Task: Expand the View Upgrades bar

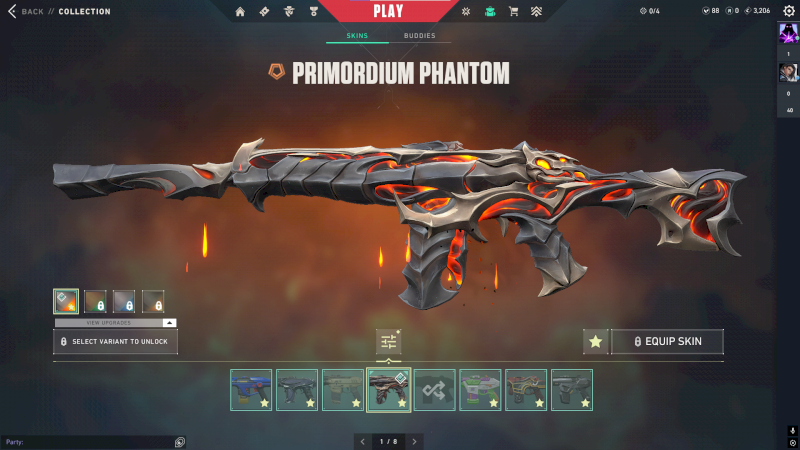Action: (x=115, y=323)
